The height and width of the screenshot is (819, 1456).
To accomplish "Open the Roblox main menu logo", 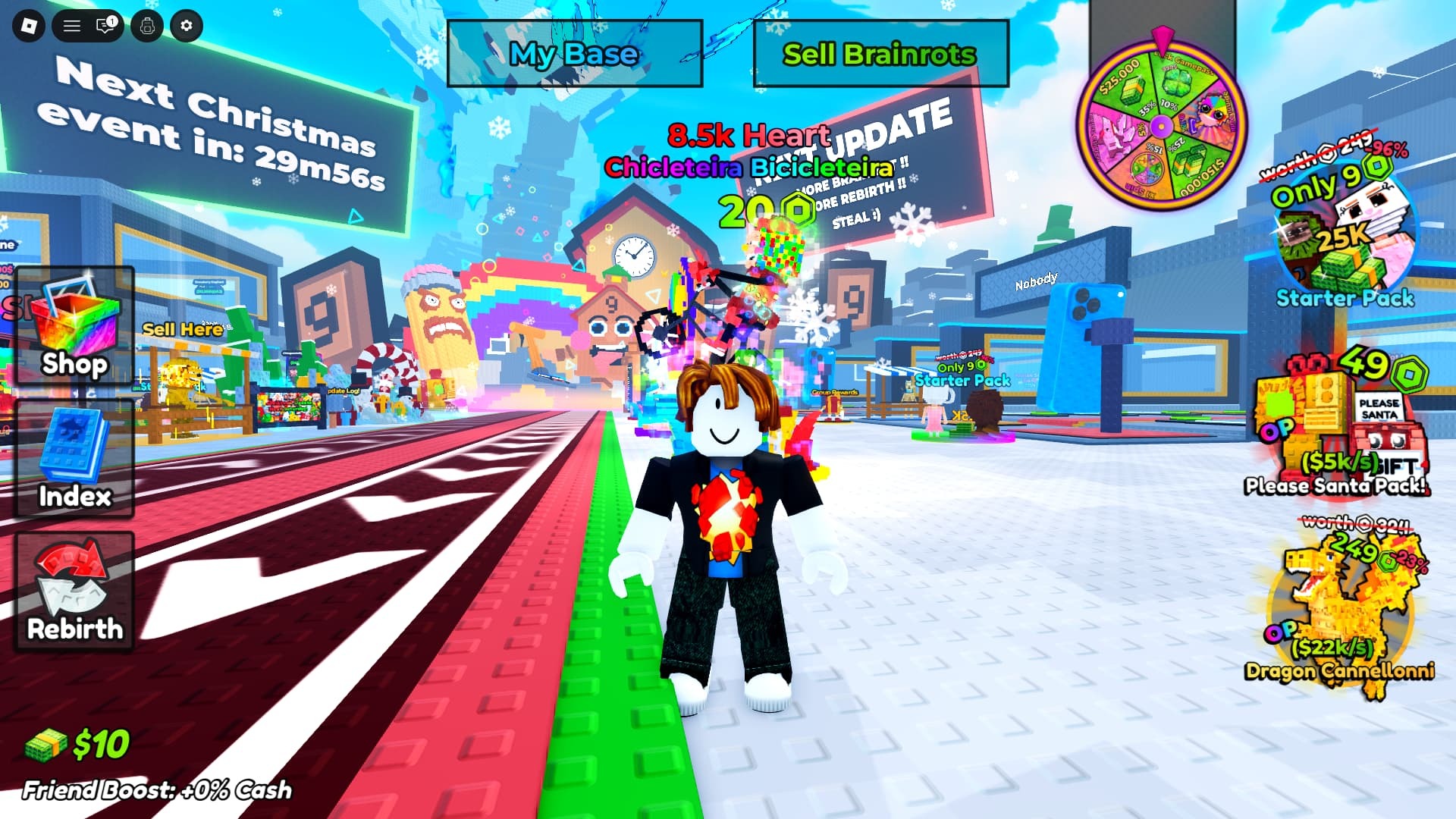I will (x=29, y=27).
